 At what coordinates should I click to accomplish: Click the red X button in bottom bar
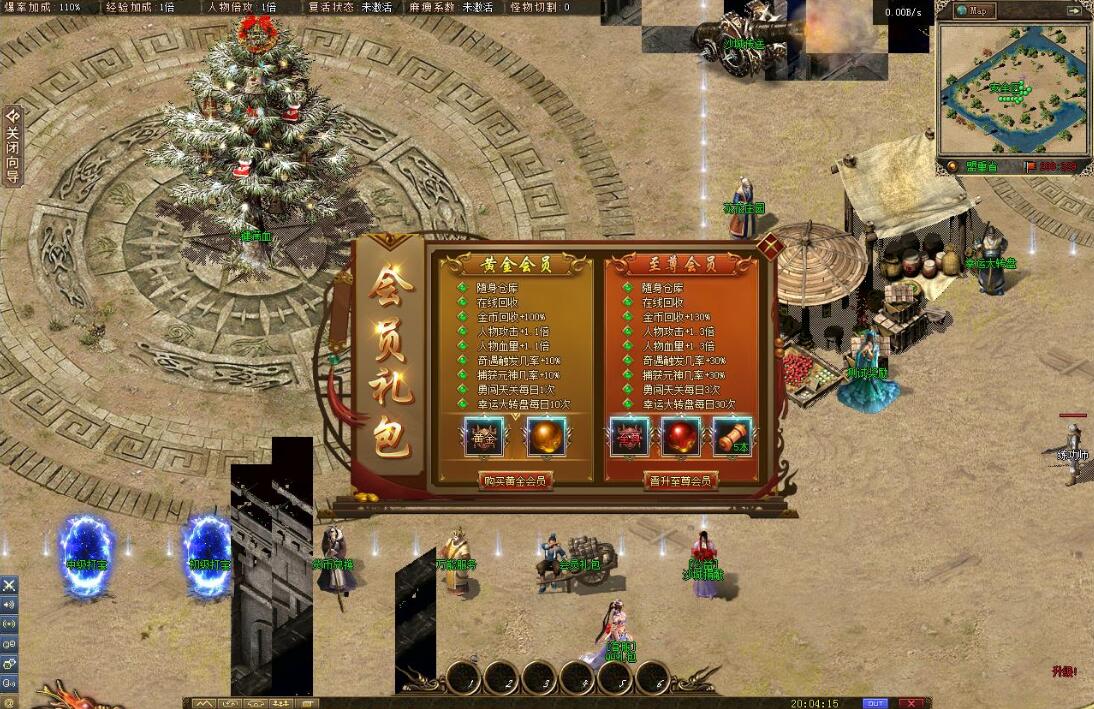coord(912,703)
